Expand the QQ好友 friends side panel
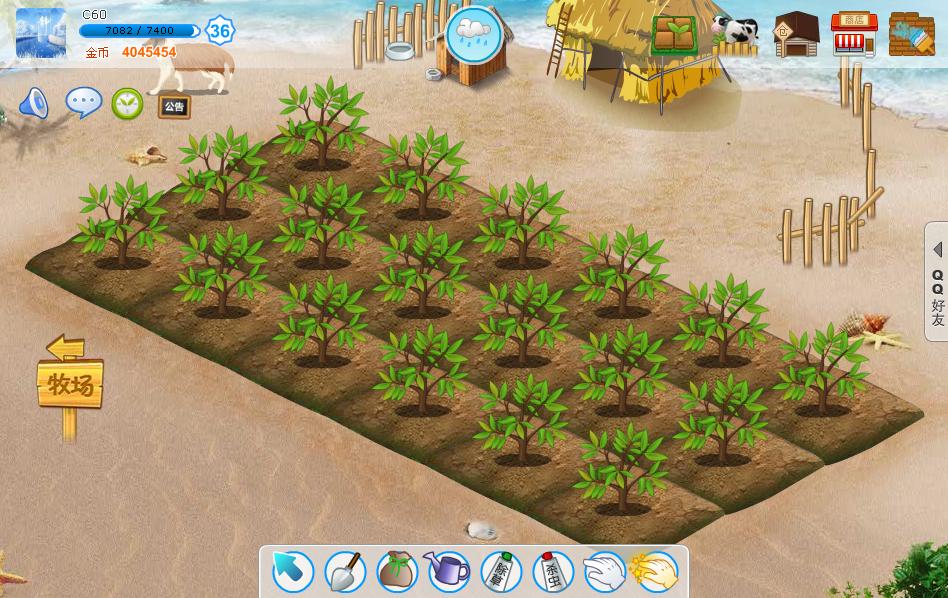This screenshot has width=948, height=598. pos(937,282)
